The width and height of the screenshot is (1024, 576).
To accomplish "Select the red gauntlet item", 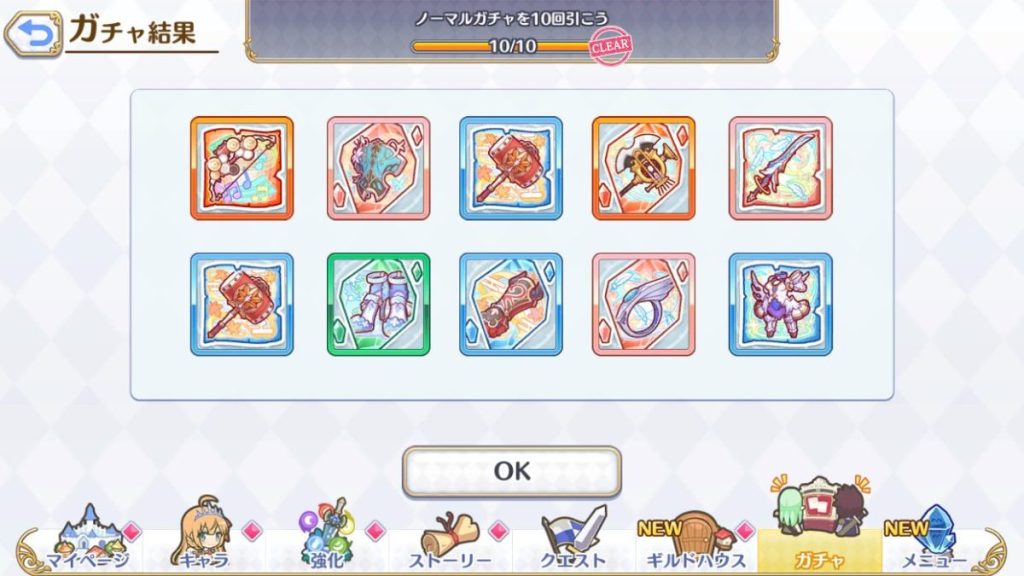I will (x=511, y=304).
